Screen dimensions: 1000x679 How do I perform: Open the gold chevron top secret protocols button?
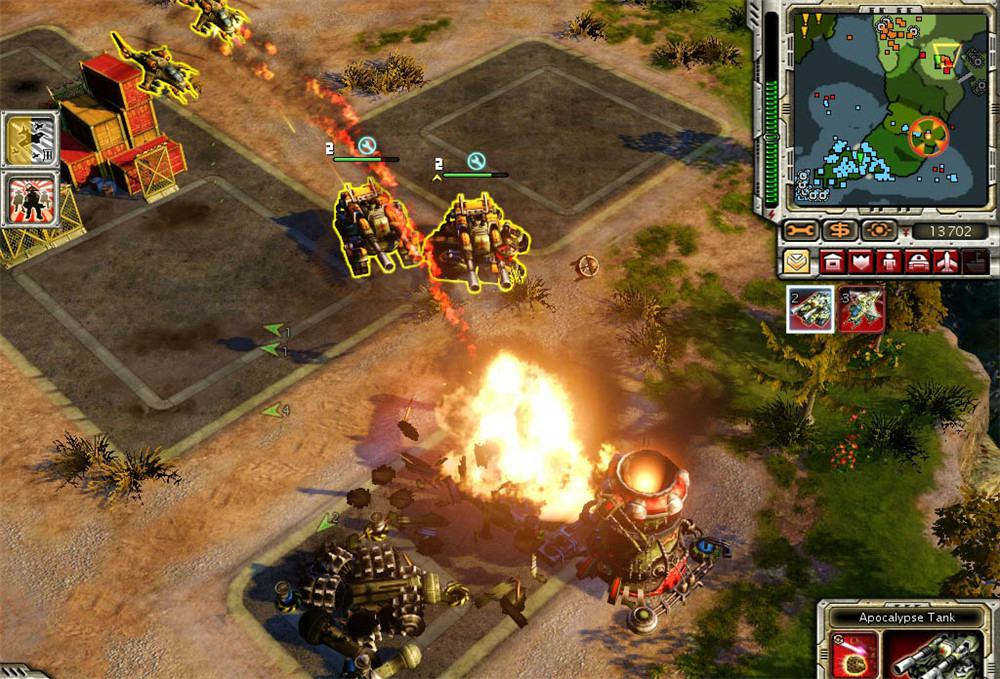coord(797,264)
